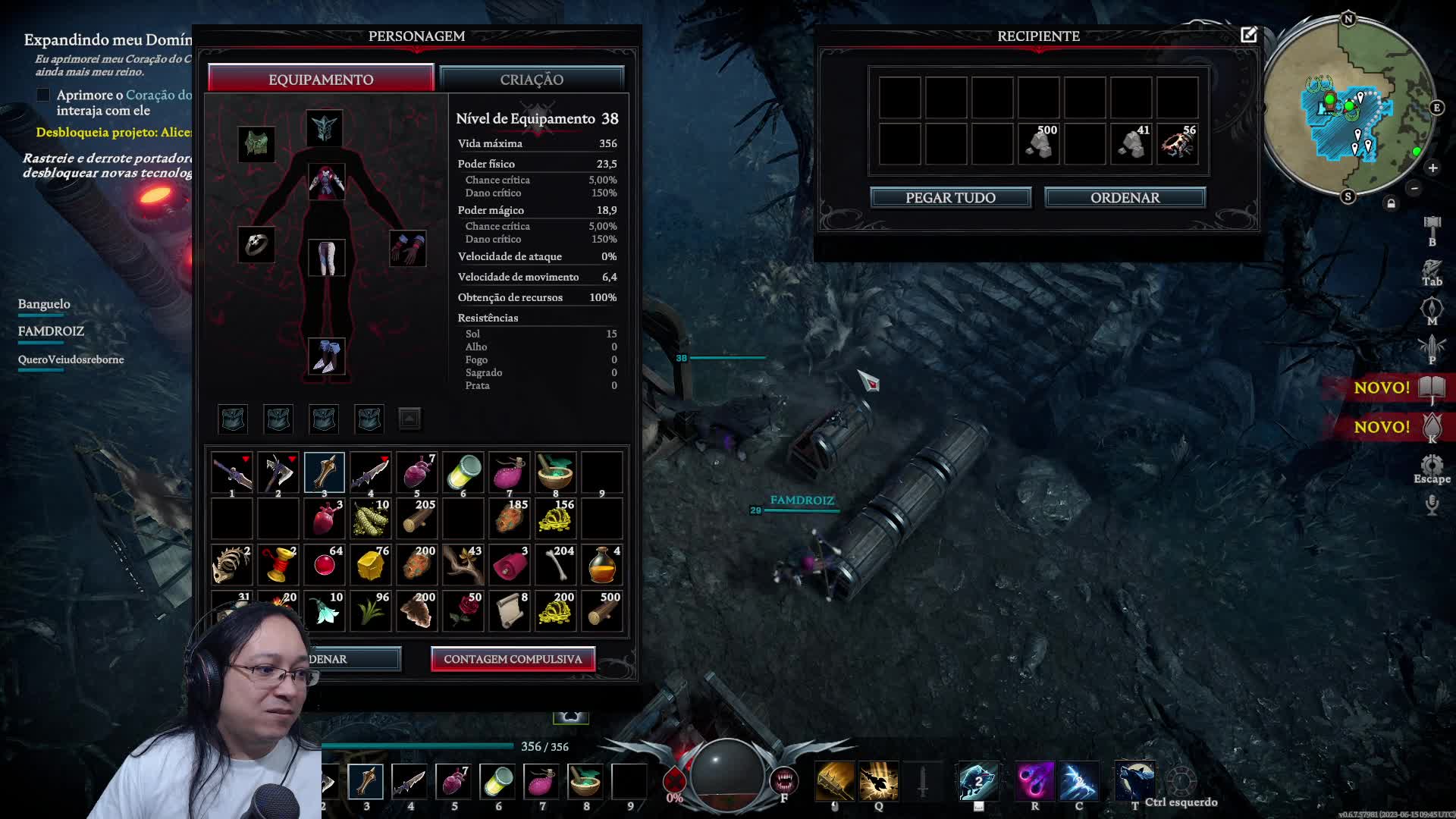Select the 500 stone stack in container
This screenshot has height=819, width=1456.
click(1039, 143)
